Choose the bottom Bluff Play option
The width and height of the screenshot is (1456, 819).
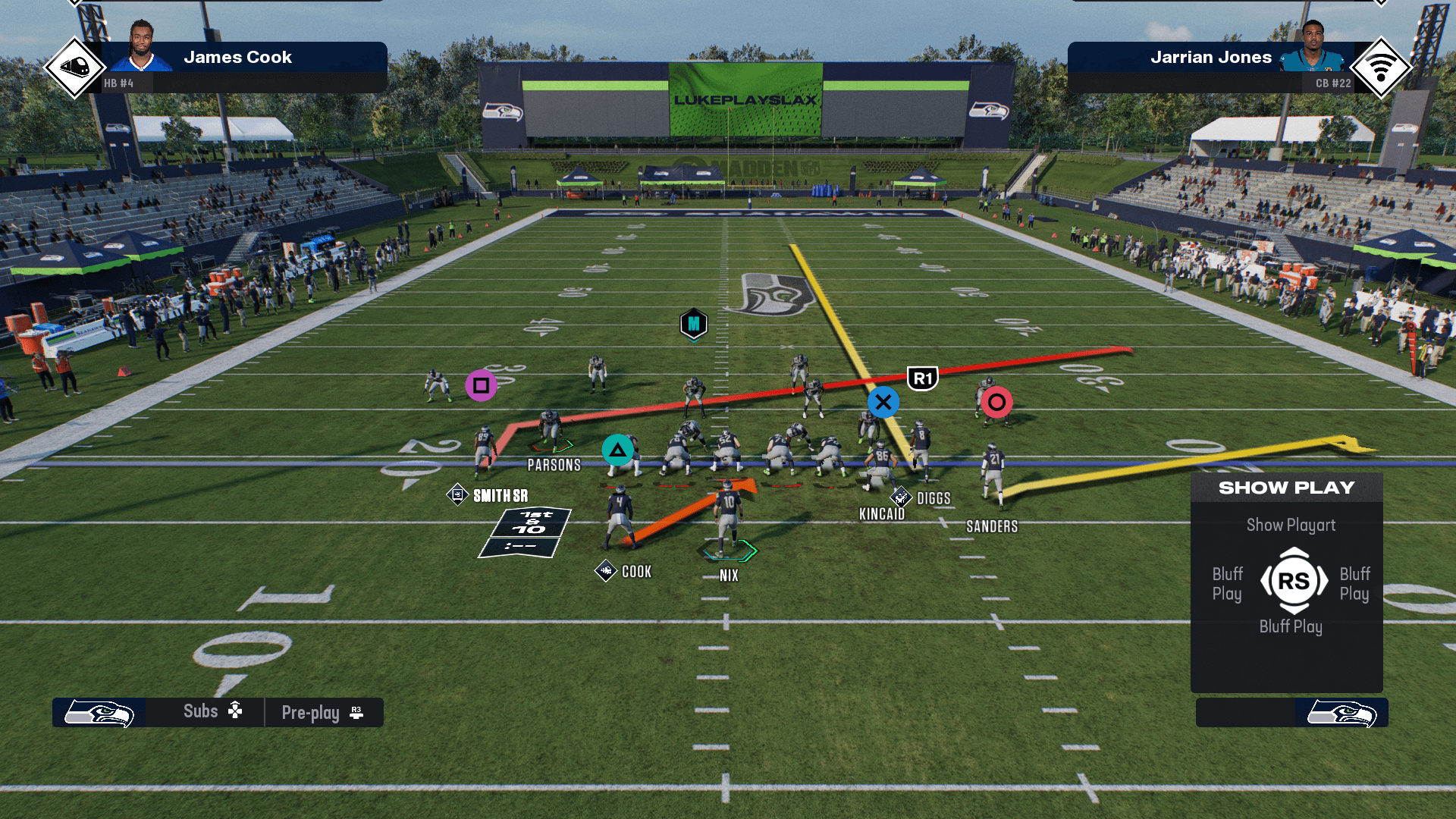tap(1291, 626)
